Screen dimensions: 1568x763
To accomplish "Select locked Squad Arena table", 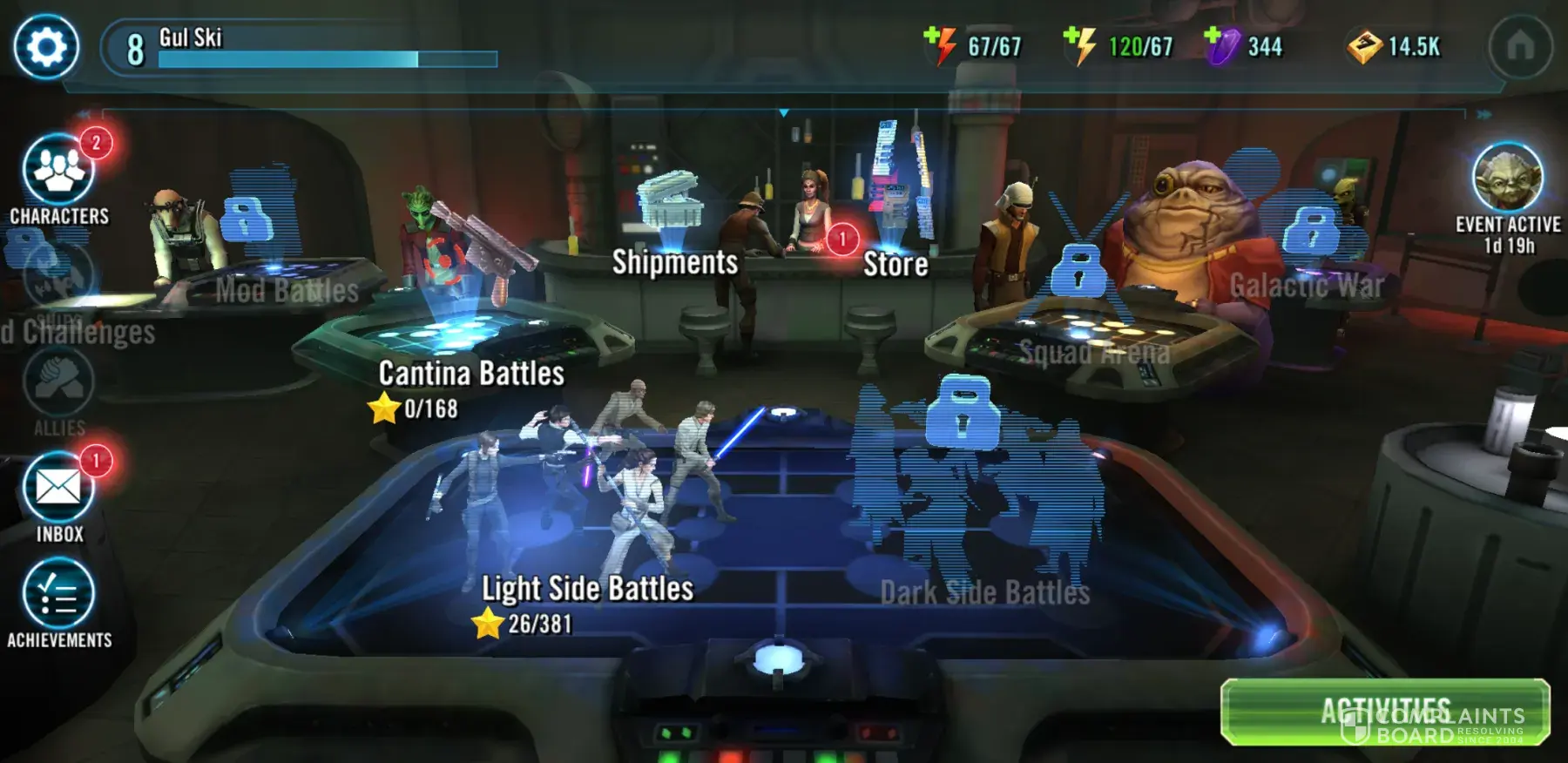I will click(x=1093, y=352).
